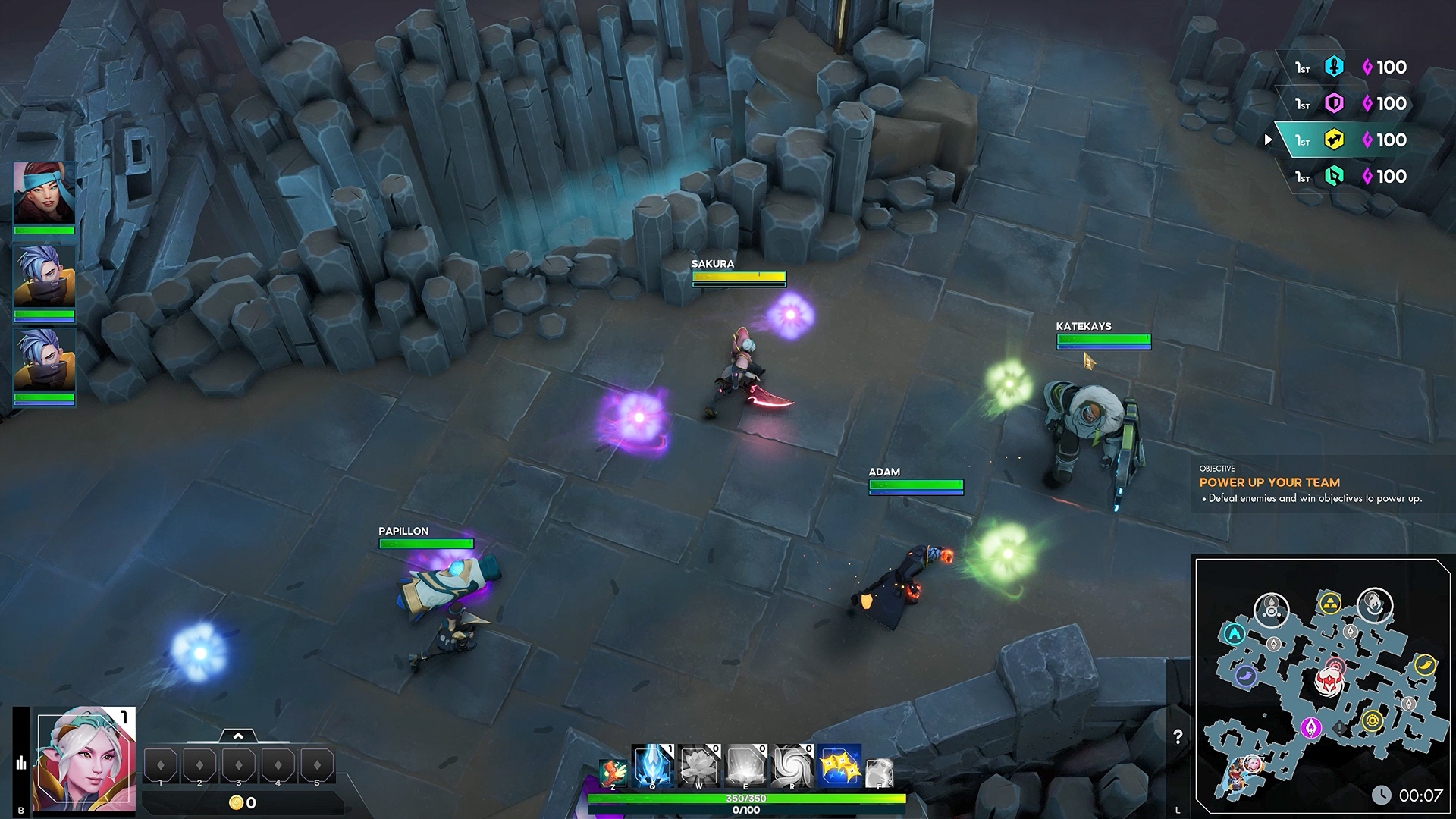Click the player hero portrait
This screenshot has height=819, width=1456.
86,760
